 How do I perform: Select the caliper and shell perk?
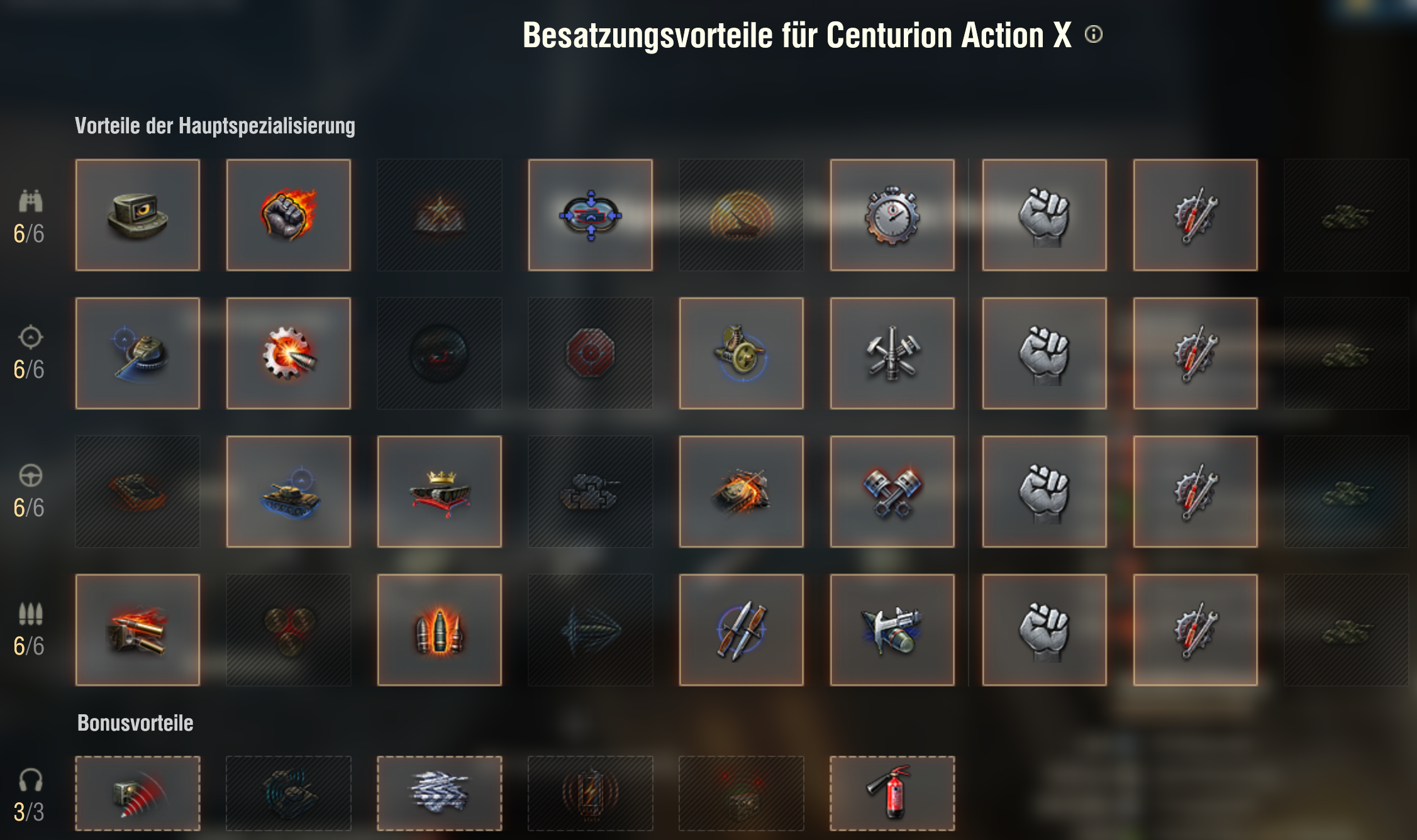(x=892, y=630)
